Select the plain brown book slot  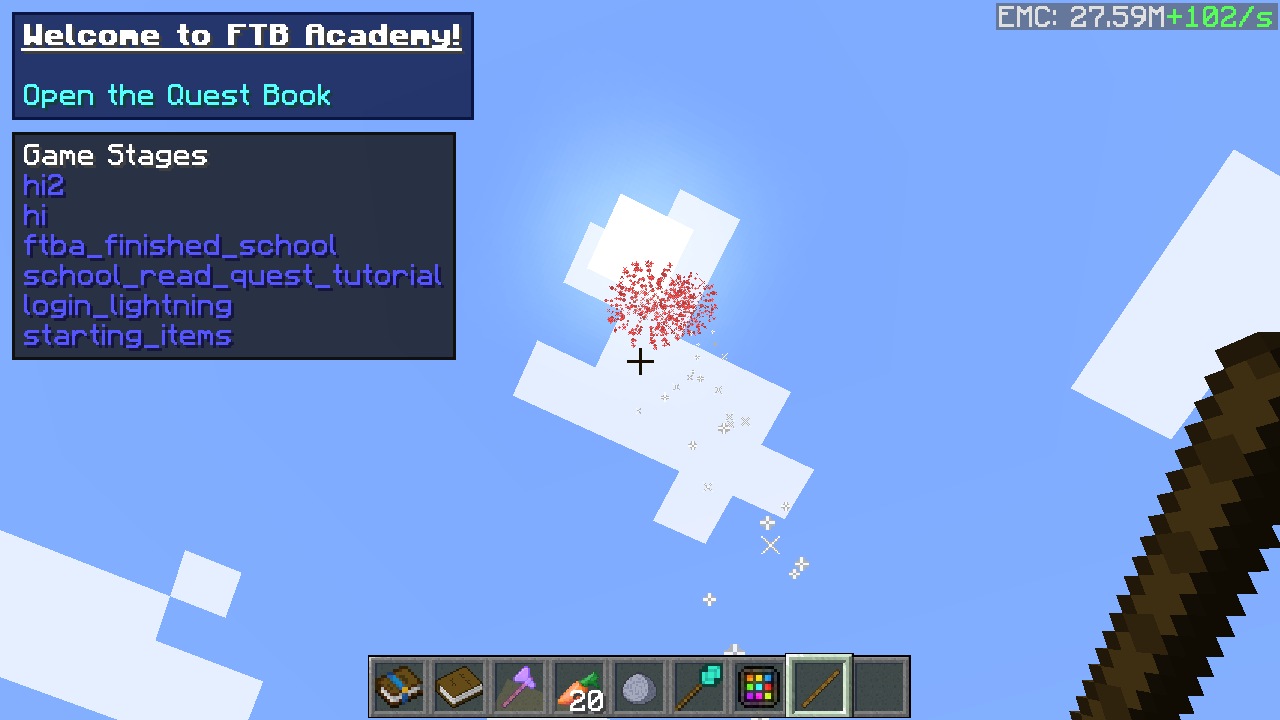[x=459, y=687]
